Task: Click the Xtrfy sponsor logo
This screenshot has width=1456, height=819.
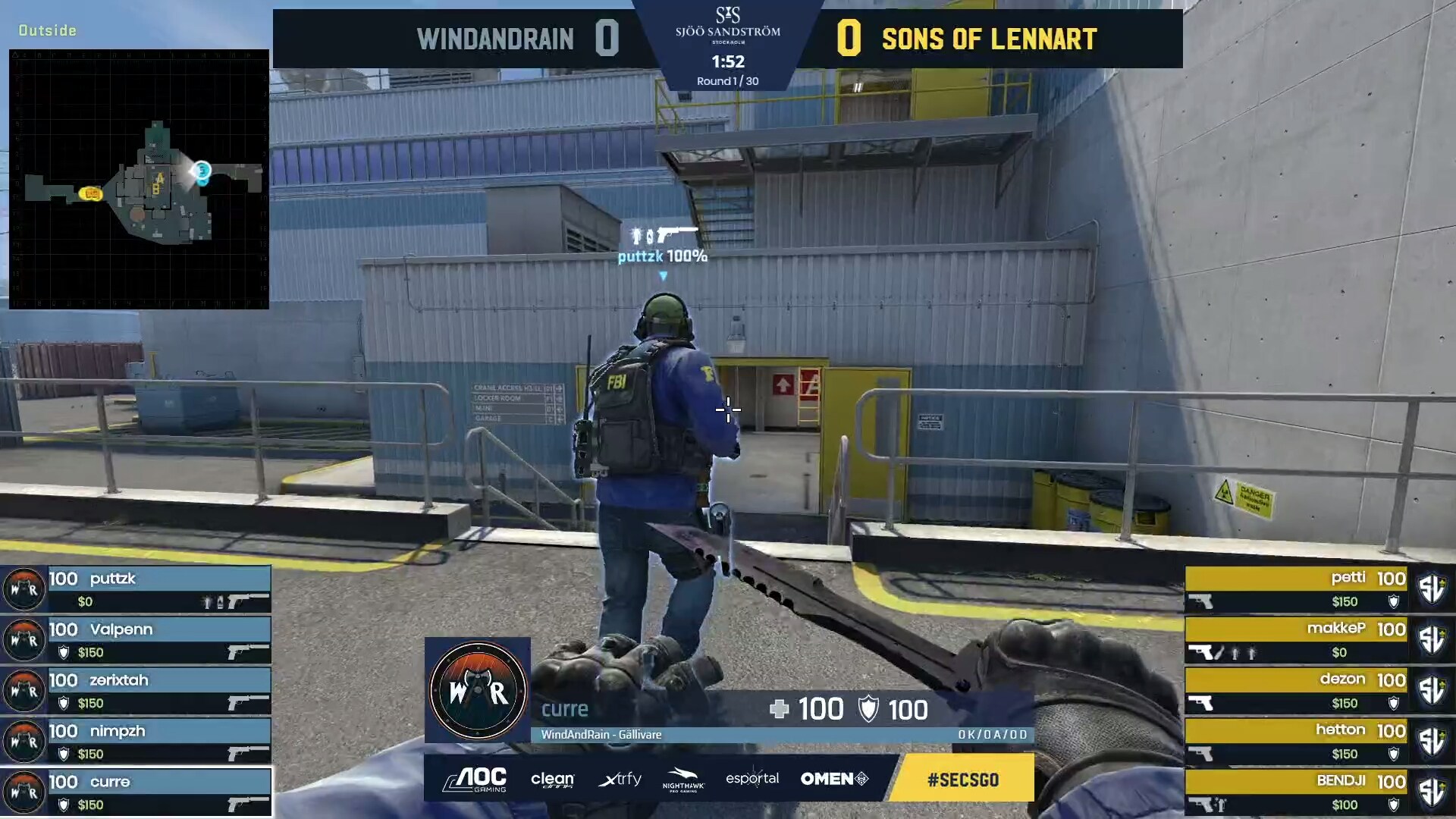Action: 620,779
